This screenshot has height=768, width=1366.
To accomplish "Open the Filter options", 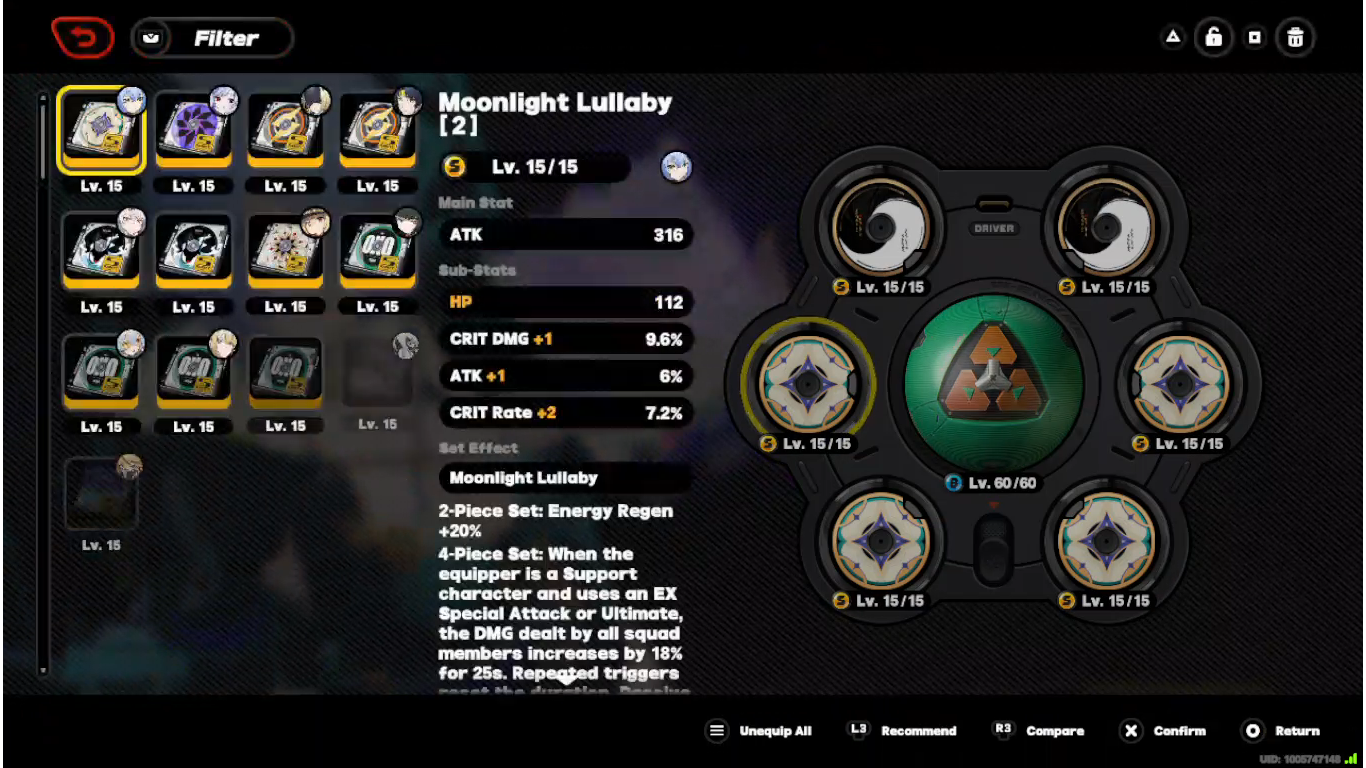I will click(212, 38).
